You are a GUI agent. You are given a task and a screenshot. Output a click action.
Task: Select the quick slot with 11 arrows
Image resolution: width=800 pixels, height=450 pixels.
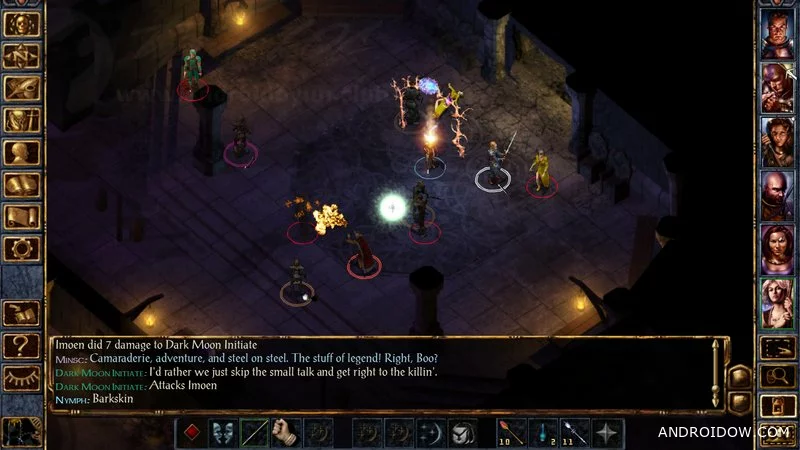(574, 431)
